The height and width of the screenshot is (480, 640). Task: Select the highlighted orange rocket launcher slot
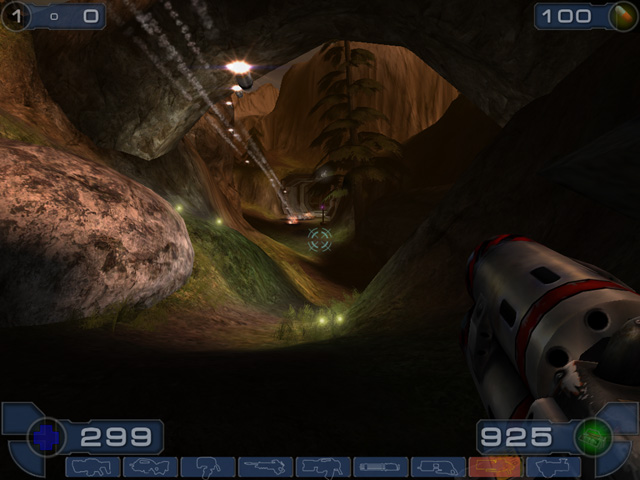tap(494, 467)
